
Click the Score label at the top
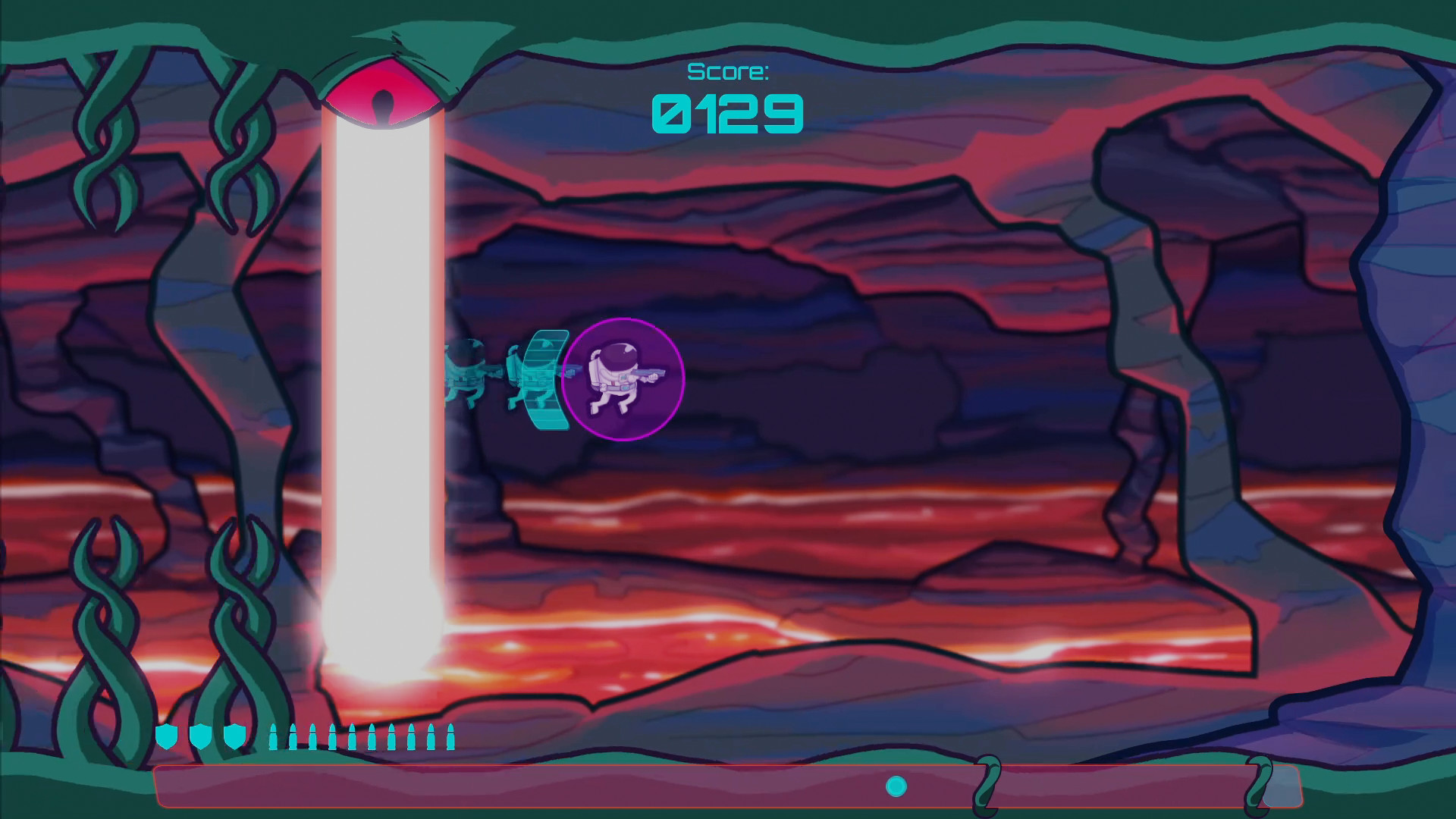click(726, 73)
